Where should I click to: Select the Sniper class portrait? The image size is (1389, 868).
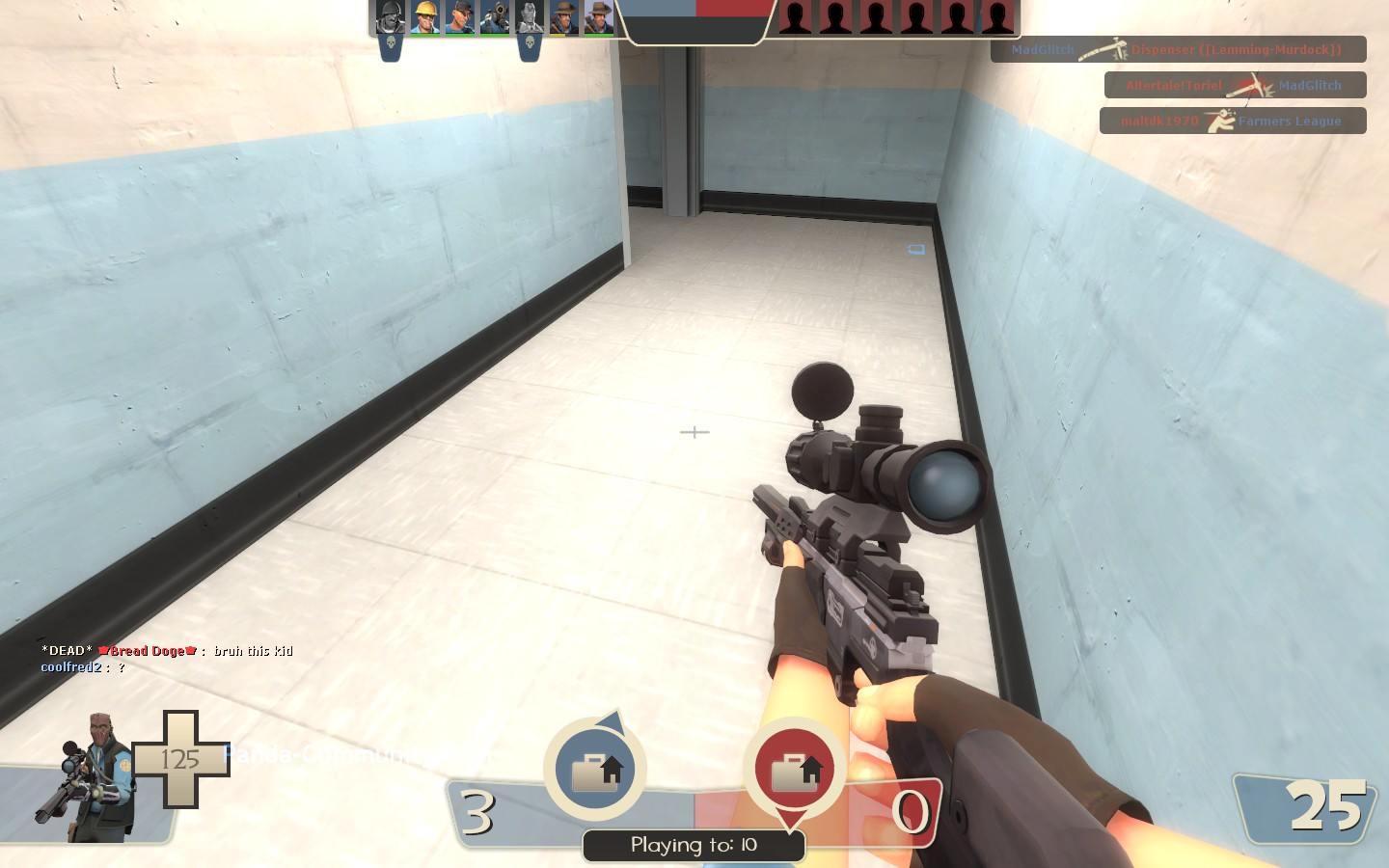click(89, 776)
